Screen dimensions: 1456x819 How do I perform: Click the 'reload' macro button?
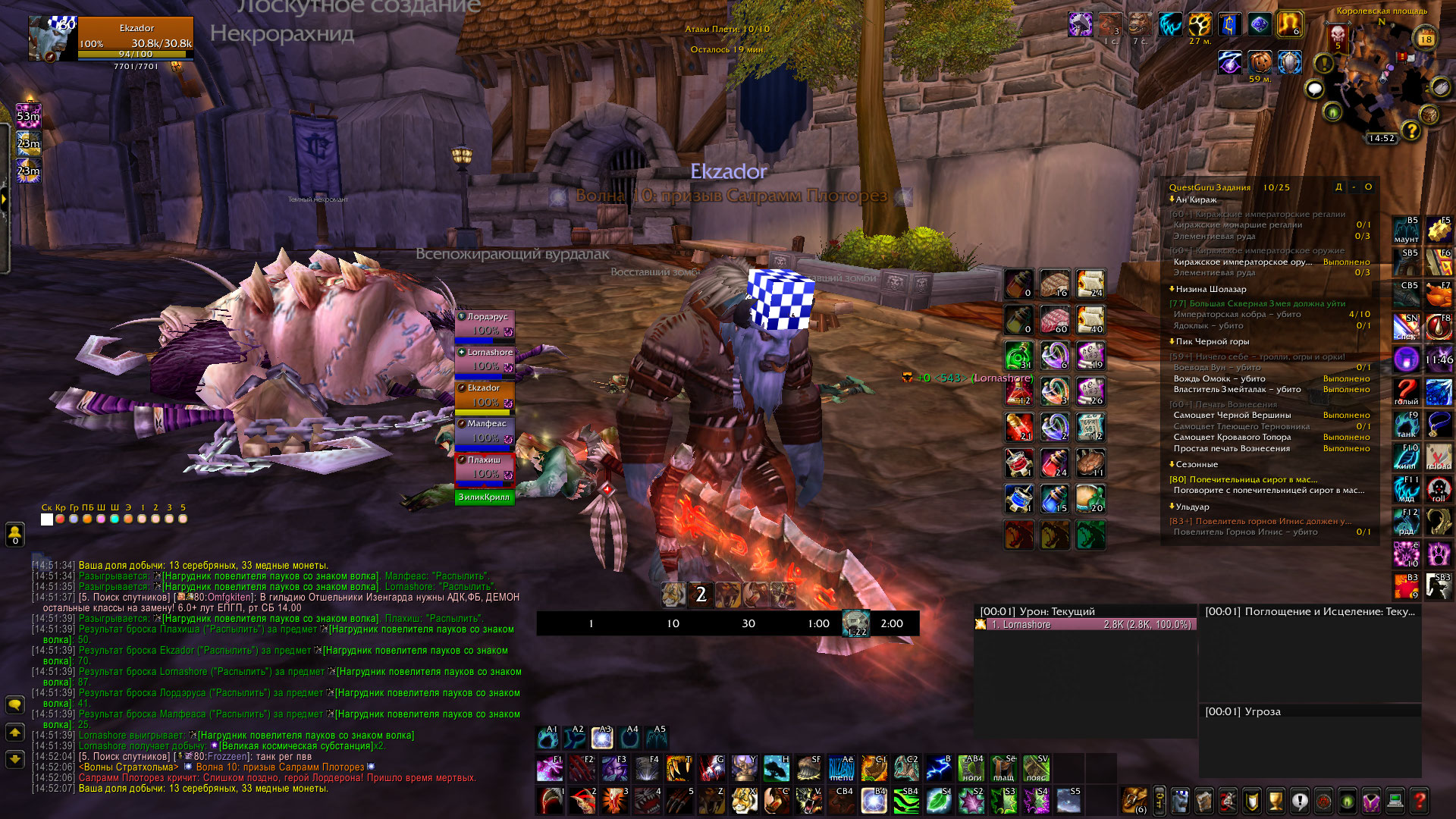tap(1439, 457)
